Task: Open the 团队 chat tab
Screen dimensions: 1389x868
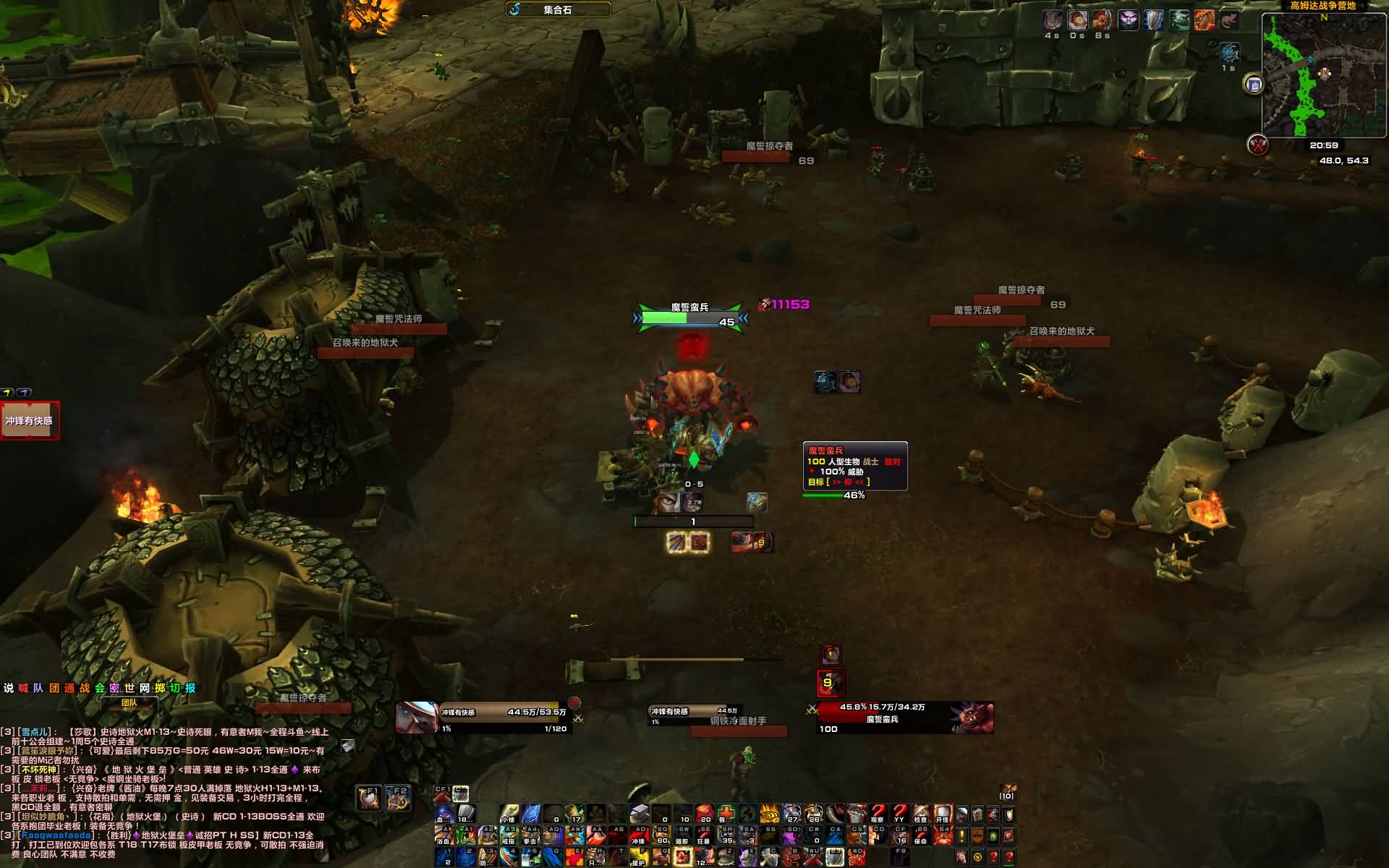Action: [x=129, y=702]
